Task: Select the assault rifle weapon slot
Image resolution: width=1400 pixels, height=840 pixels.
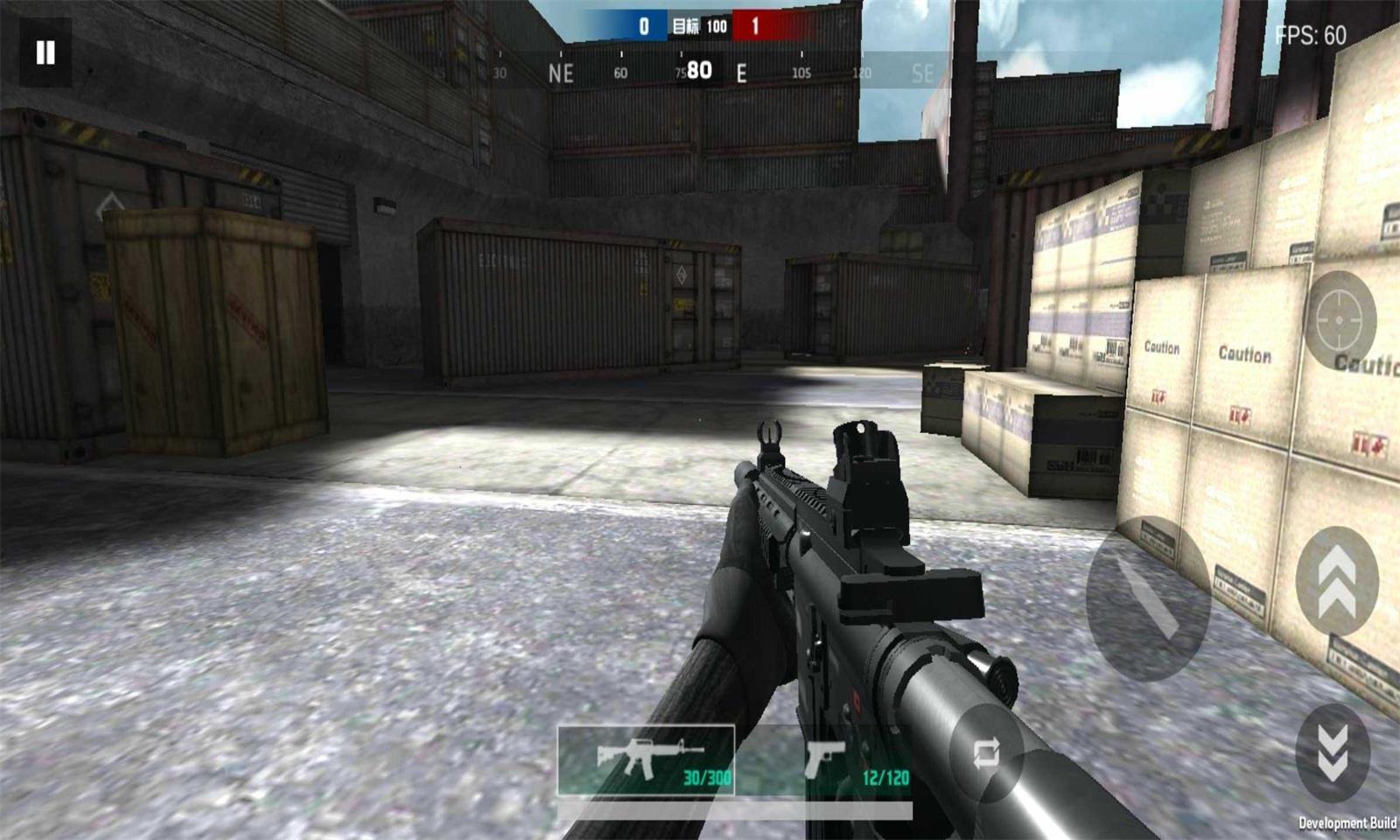Action: point(646,759)
